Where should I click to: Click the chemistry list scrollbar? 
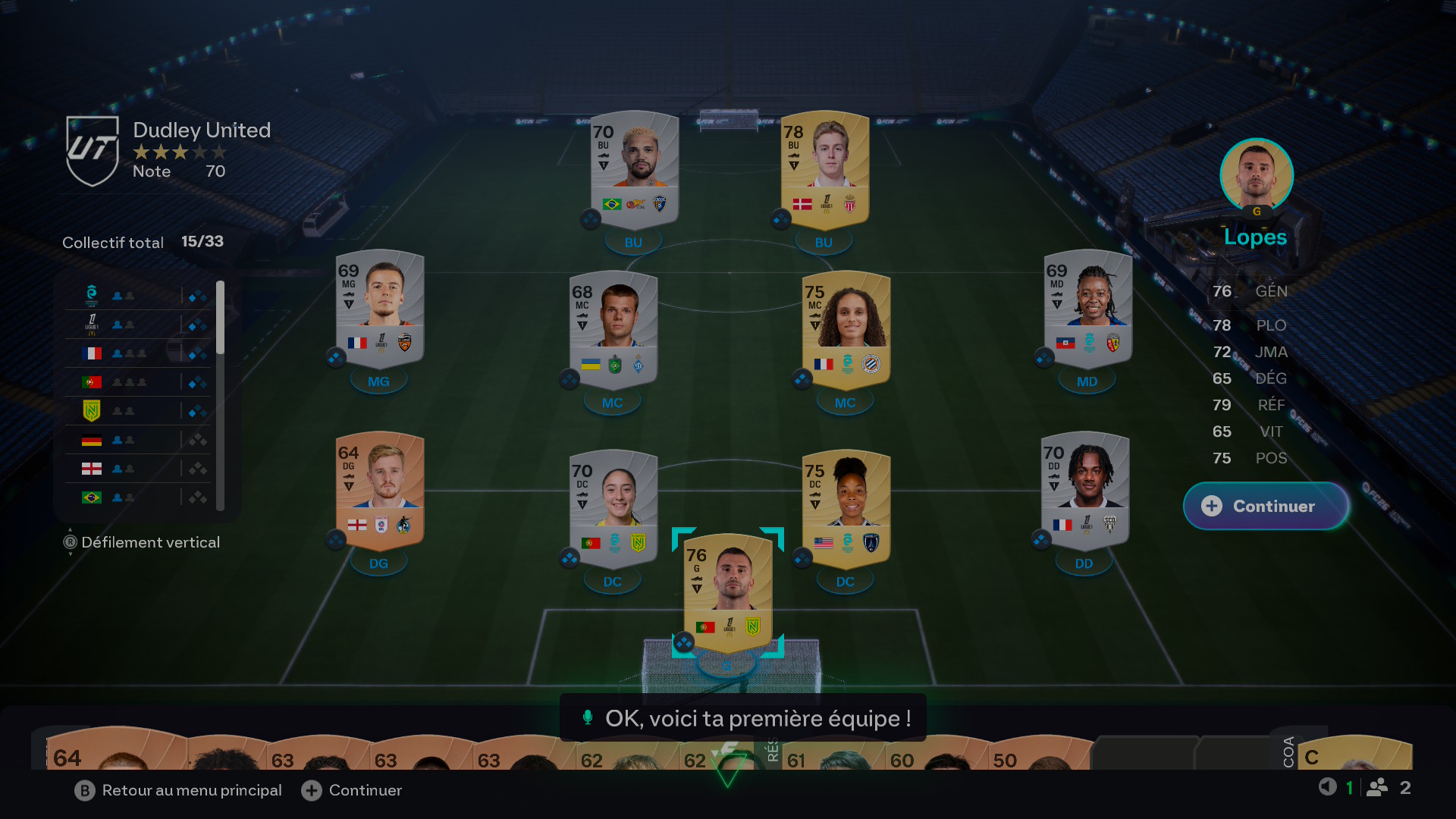pyautogui.click(x=220, y=318)
